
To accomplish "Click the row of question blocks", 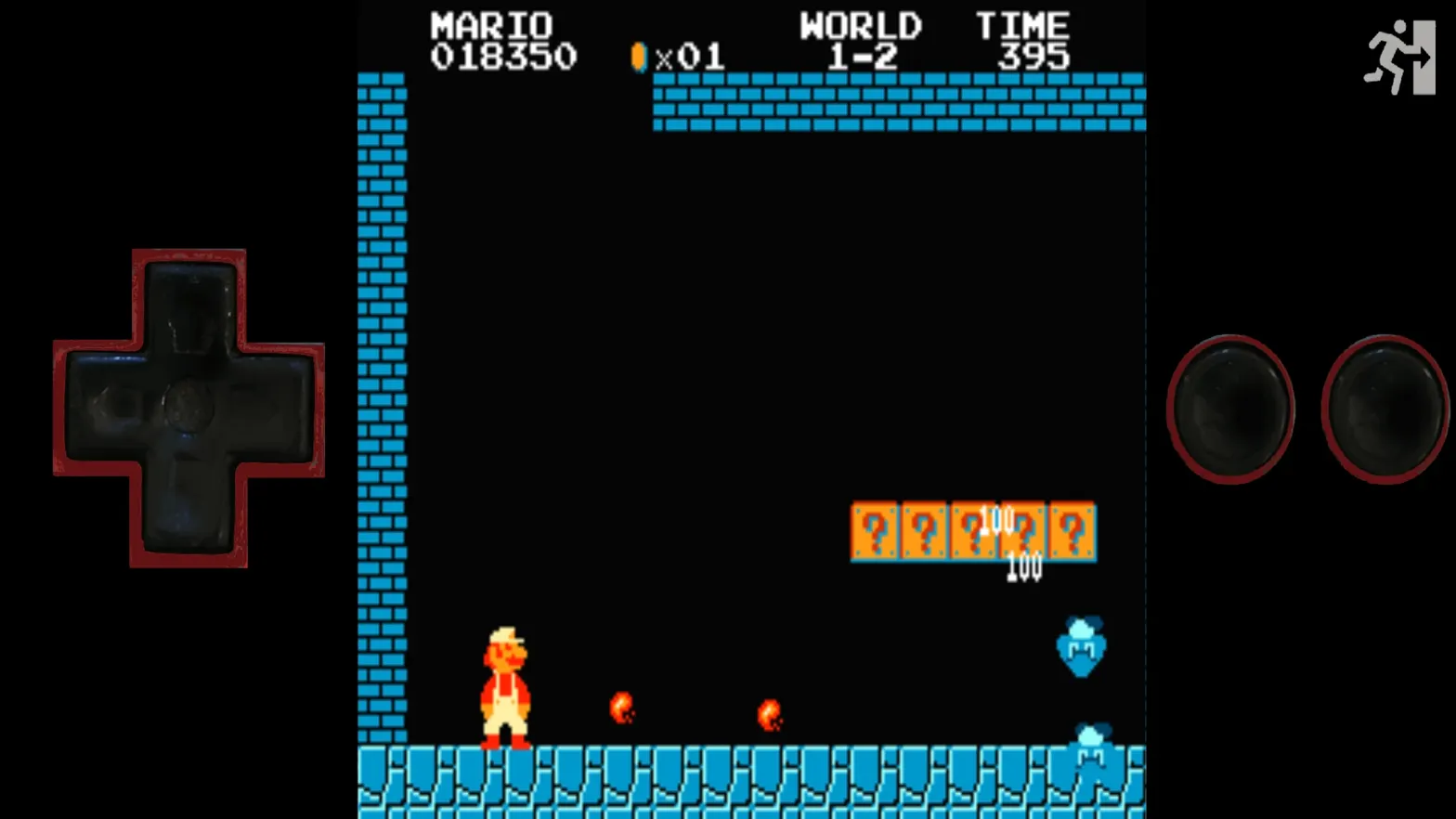I will click(x=973, y=531).
